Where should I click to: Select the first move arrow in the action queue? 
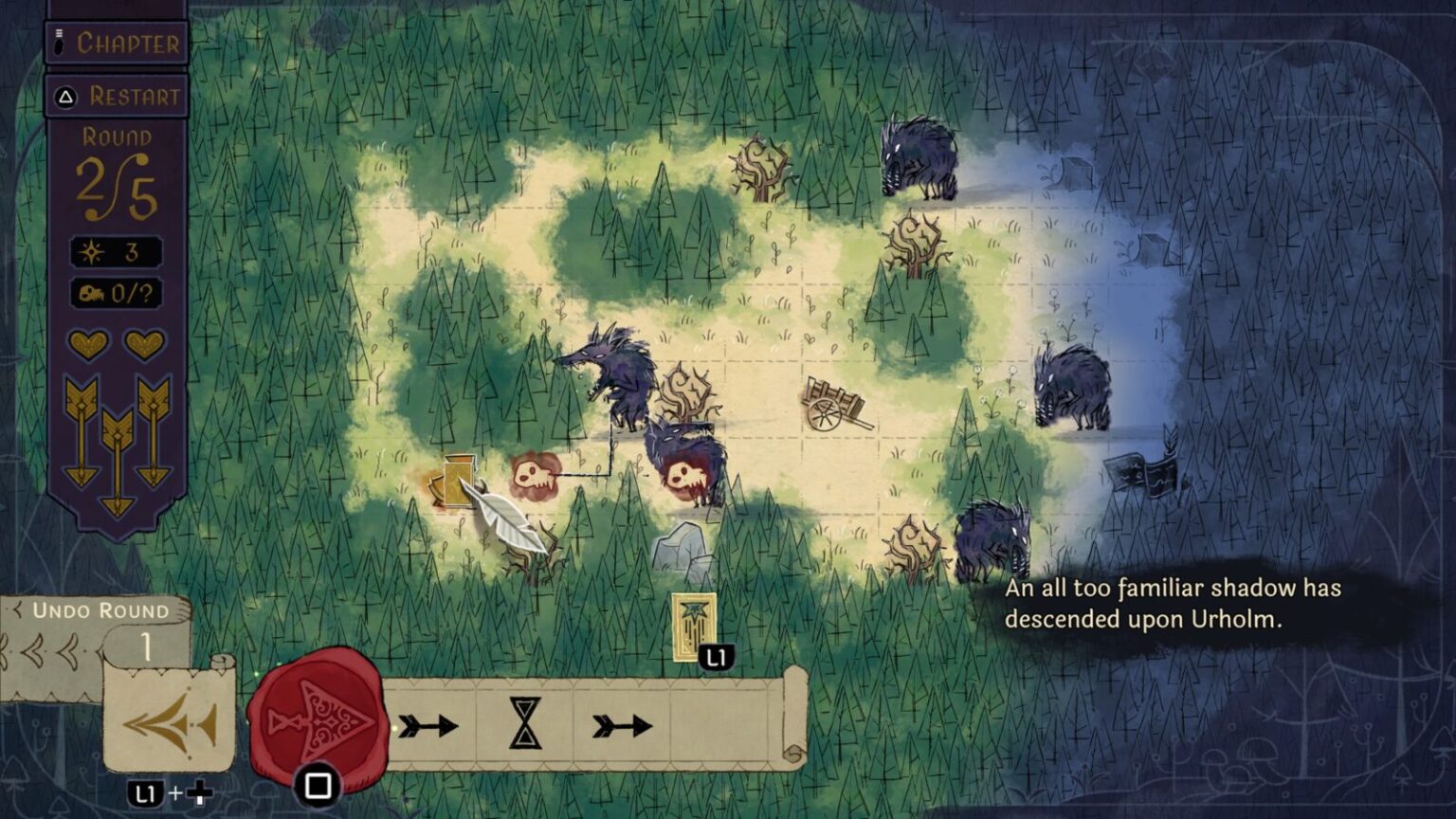point(428,725)
